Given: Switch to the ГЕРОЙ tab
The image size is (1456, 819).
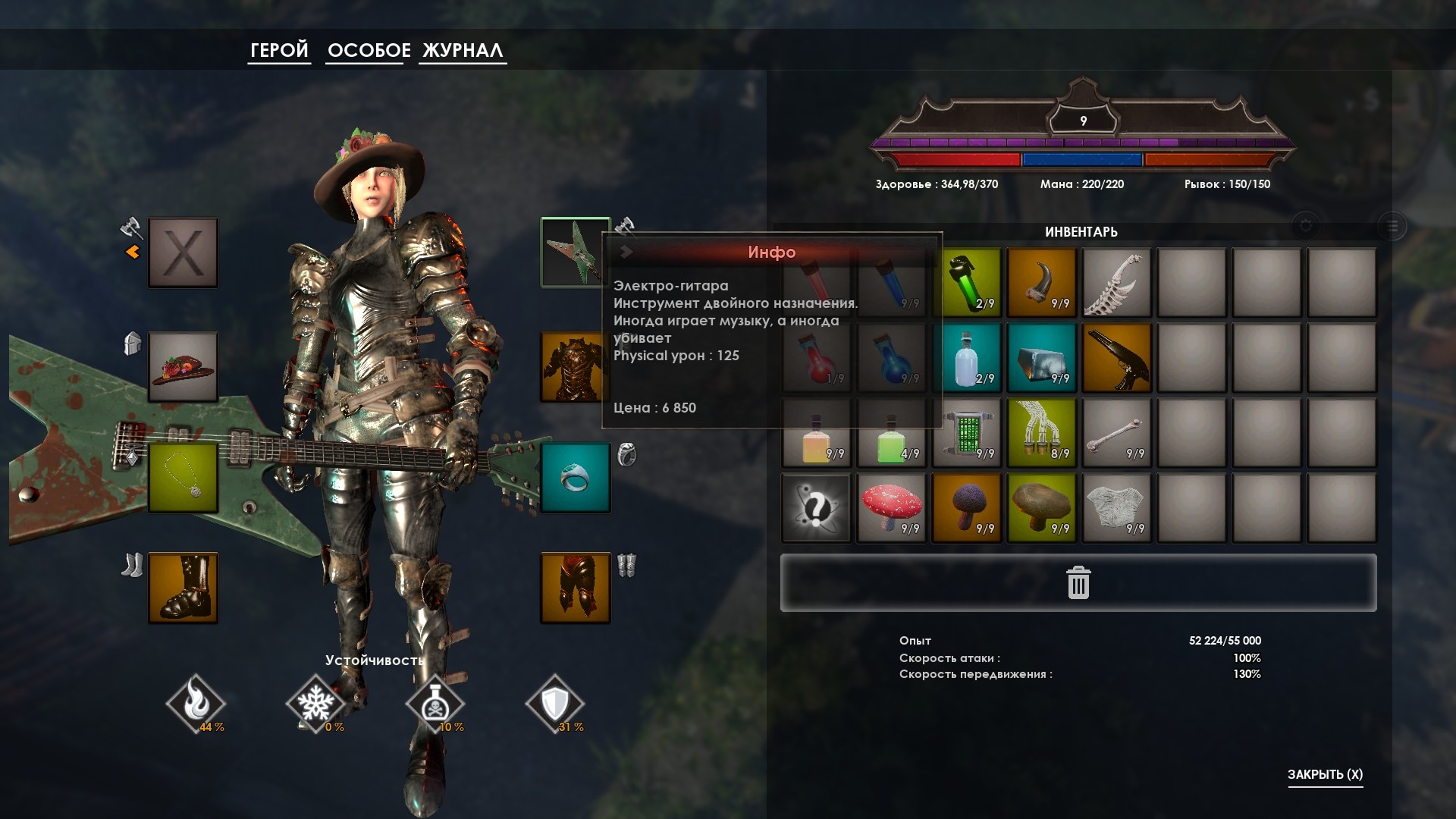Looking at the screenshot, I should tap(279, 50).
